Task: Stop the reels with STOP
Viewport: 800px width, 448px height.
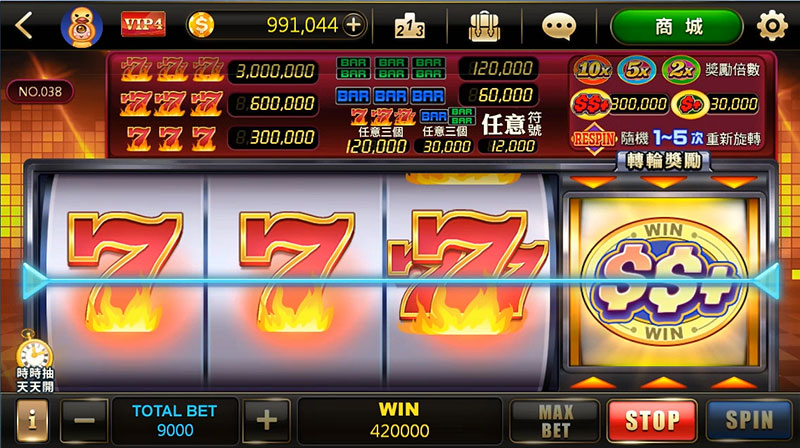Action: [x=652, y=421]
